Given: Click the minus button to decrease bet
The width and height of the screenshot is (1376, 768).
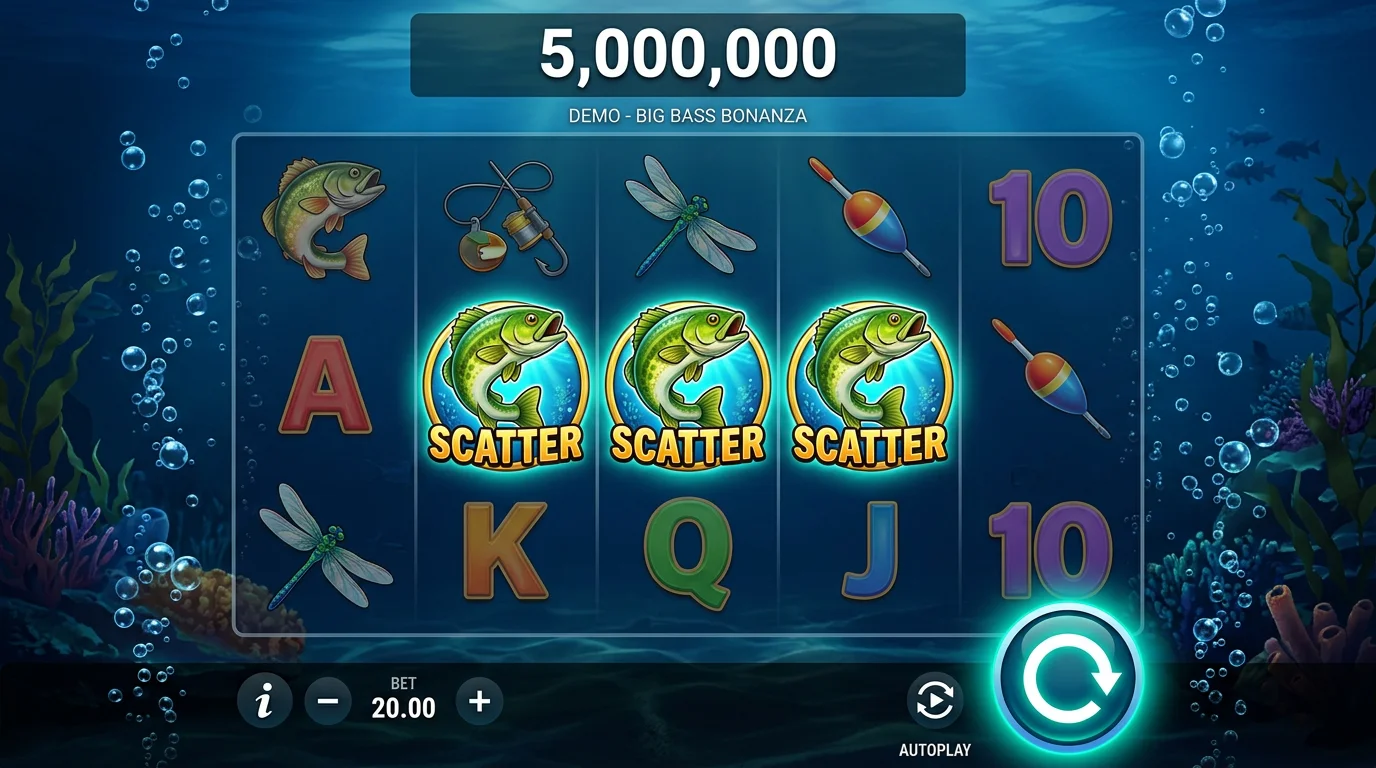Looking at the screenshot, I should (328, 700).
